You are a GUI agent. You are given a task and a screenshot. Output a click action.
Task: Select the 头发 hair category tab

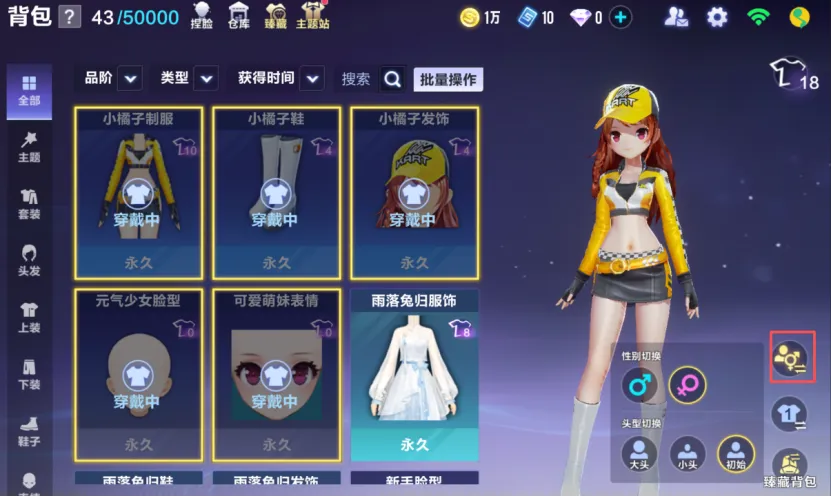pyautogui.click(x=29, y=259)
